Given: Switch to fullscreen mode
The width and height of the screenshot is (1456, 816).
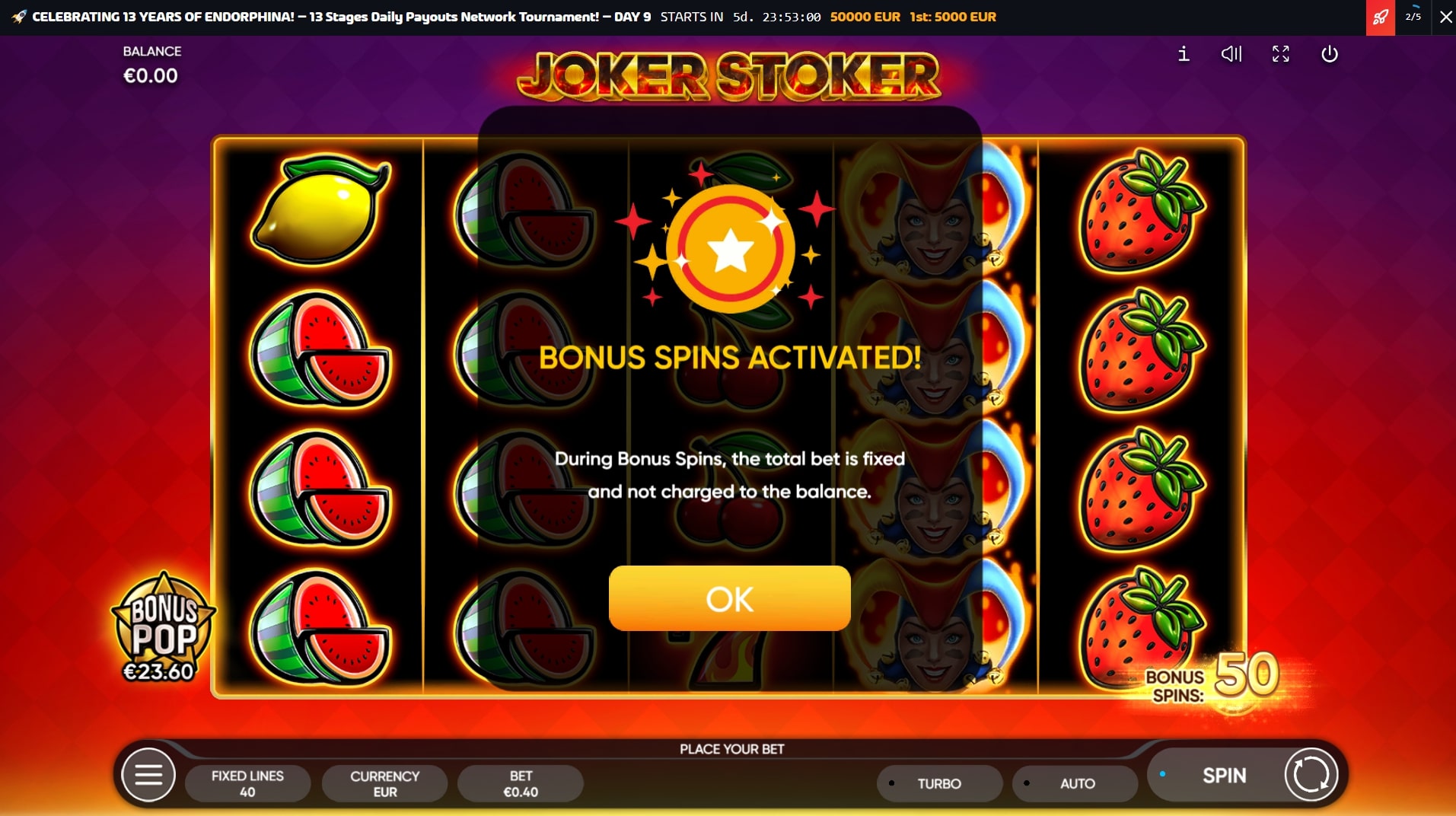Looking at the screenshot, I should point(1281,54).
